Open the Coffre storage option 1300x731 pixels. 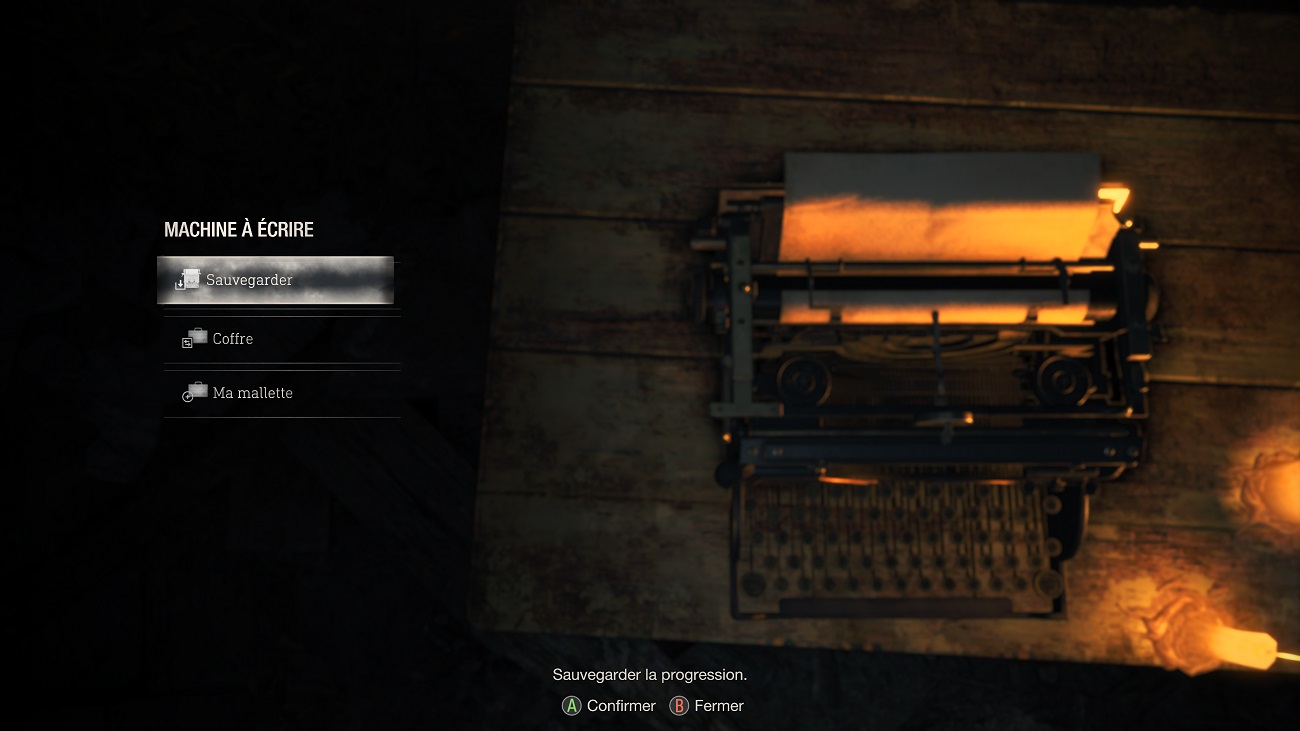281,339
